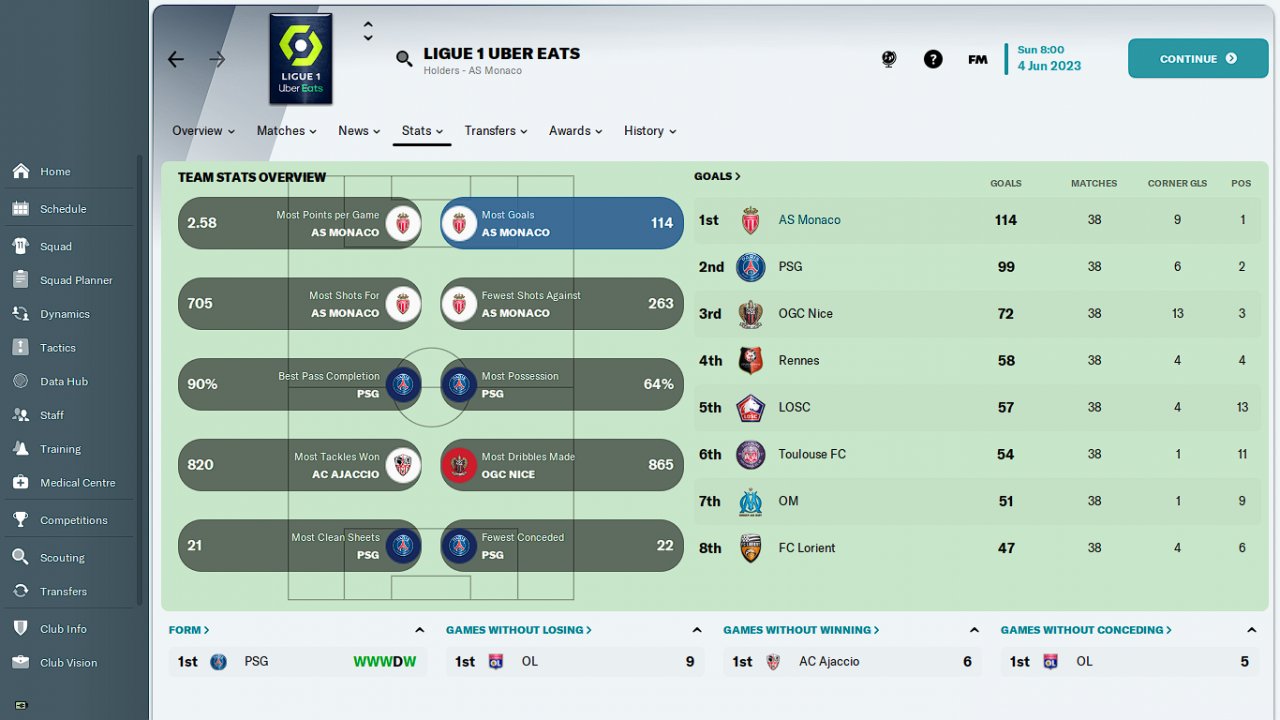Viewport: 1280px width, 720px height.
Task: Open Games Without Losing panel link
Action: coord(518,630)
